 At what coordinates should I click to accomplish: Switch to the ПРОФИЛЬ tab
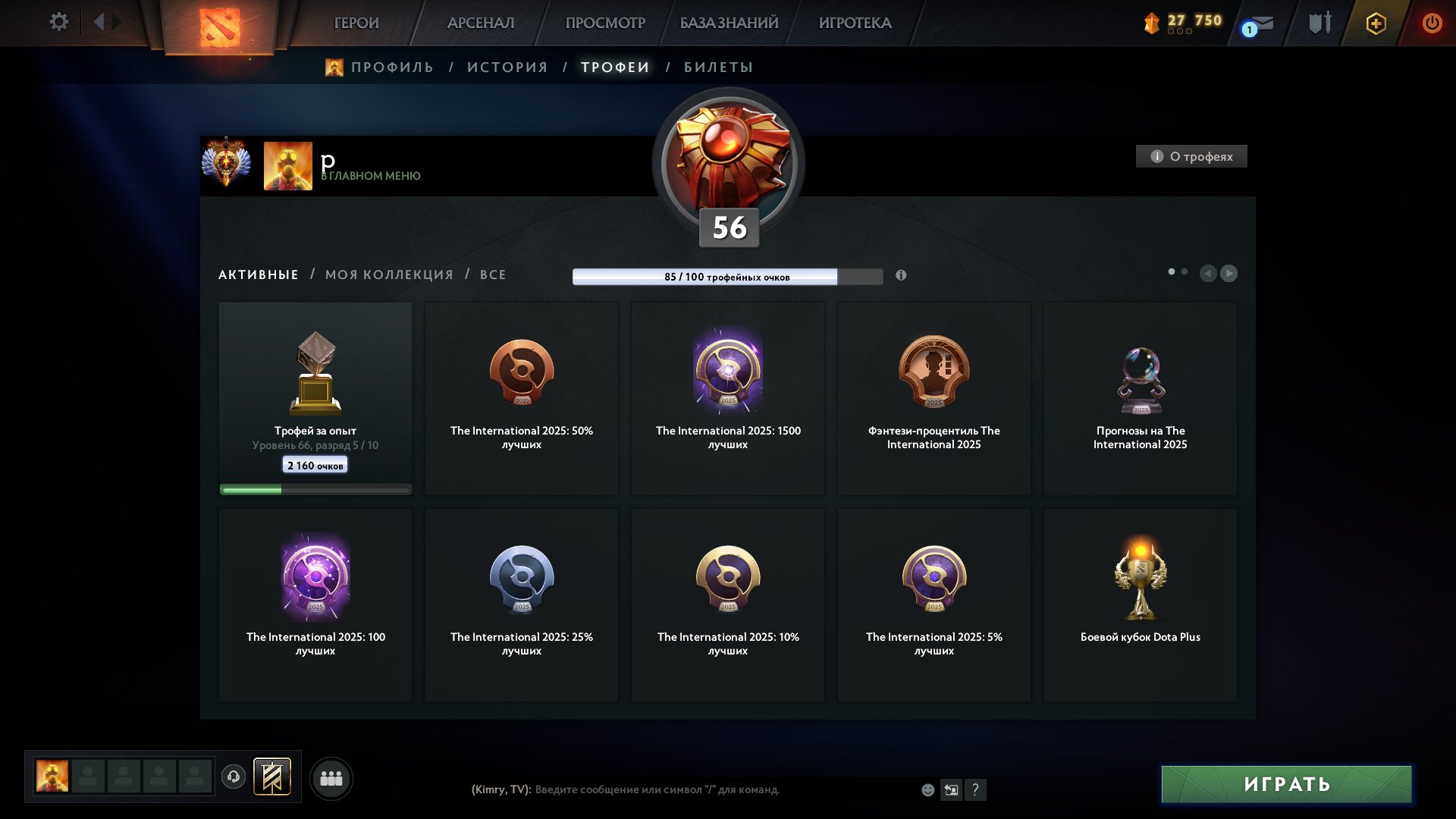pyautogui.click(x=391, y=67)
